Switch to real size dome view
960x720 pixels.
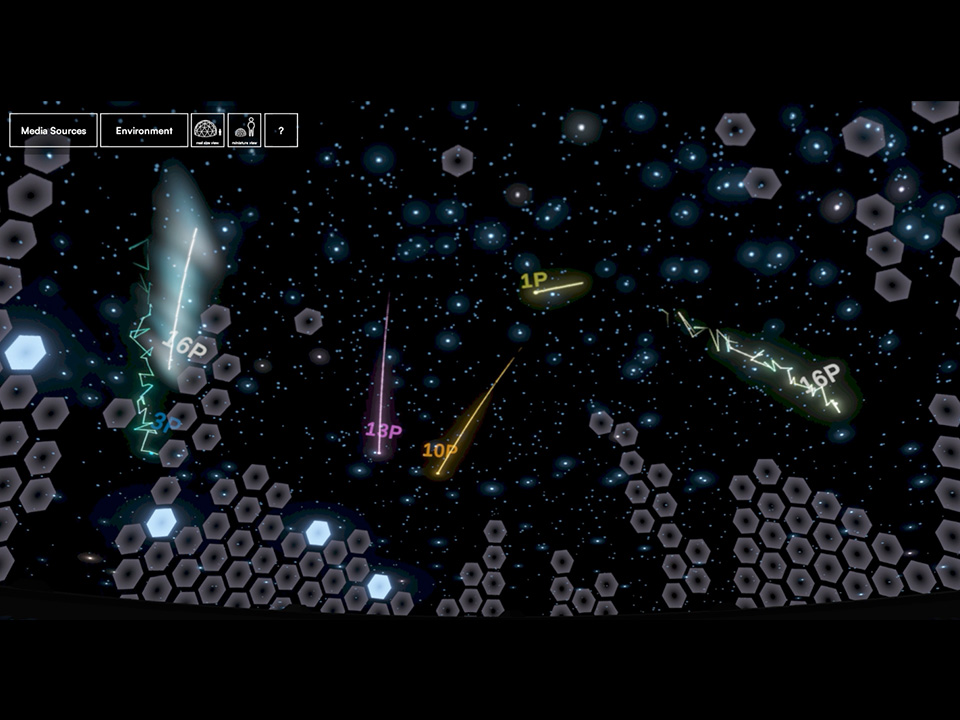click(x=207, y=130)
